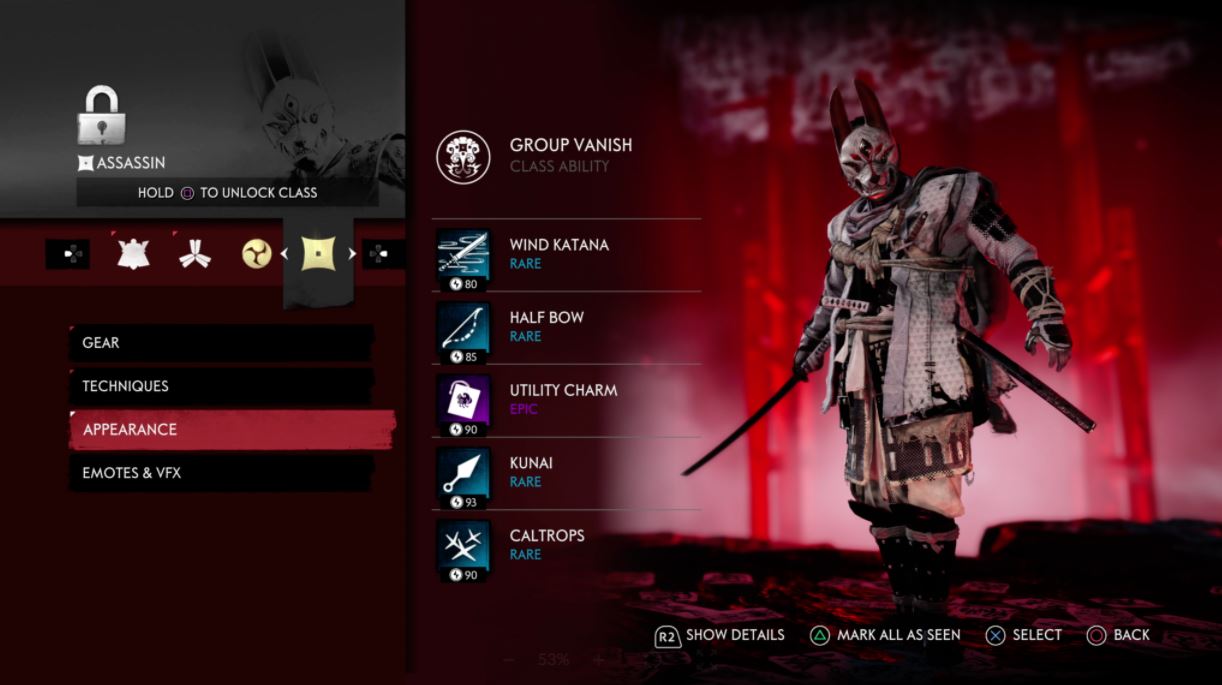The image size is (1222, 685).
Task: Select the Assassin shuriken class tab
Action: (x=318, y=254)
